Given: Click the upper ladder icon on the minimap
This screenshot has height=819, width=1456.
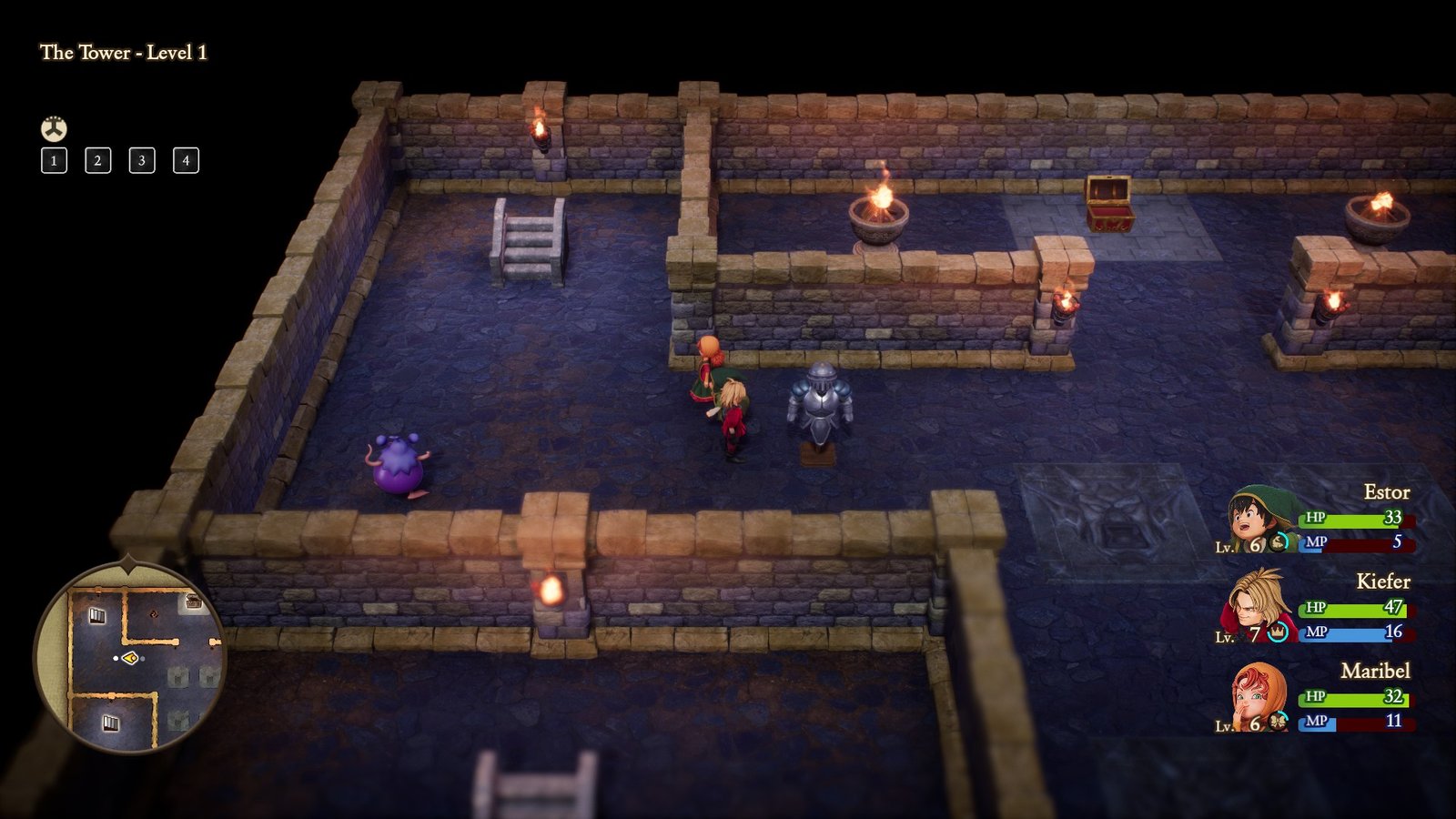Looking at the screenshot, I should tap(97, 616).
